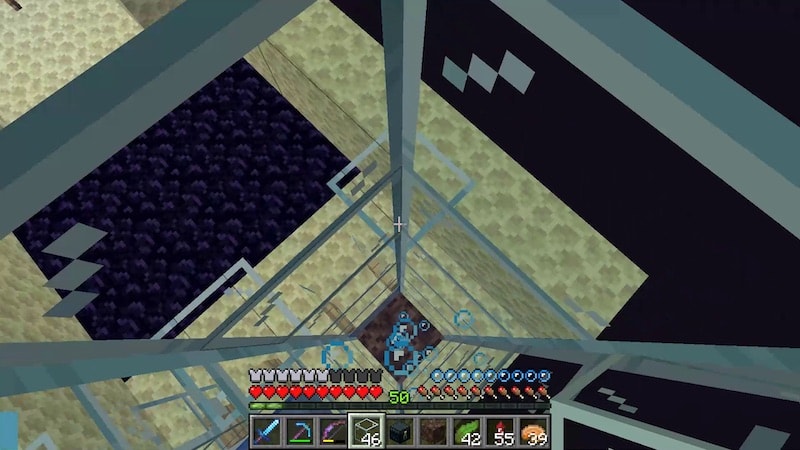
Task: Choose the enchanted bow slot
Action: (x=332, y=432)
